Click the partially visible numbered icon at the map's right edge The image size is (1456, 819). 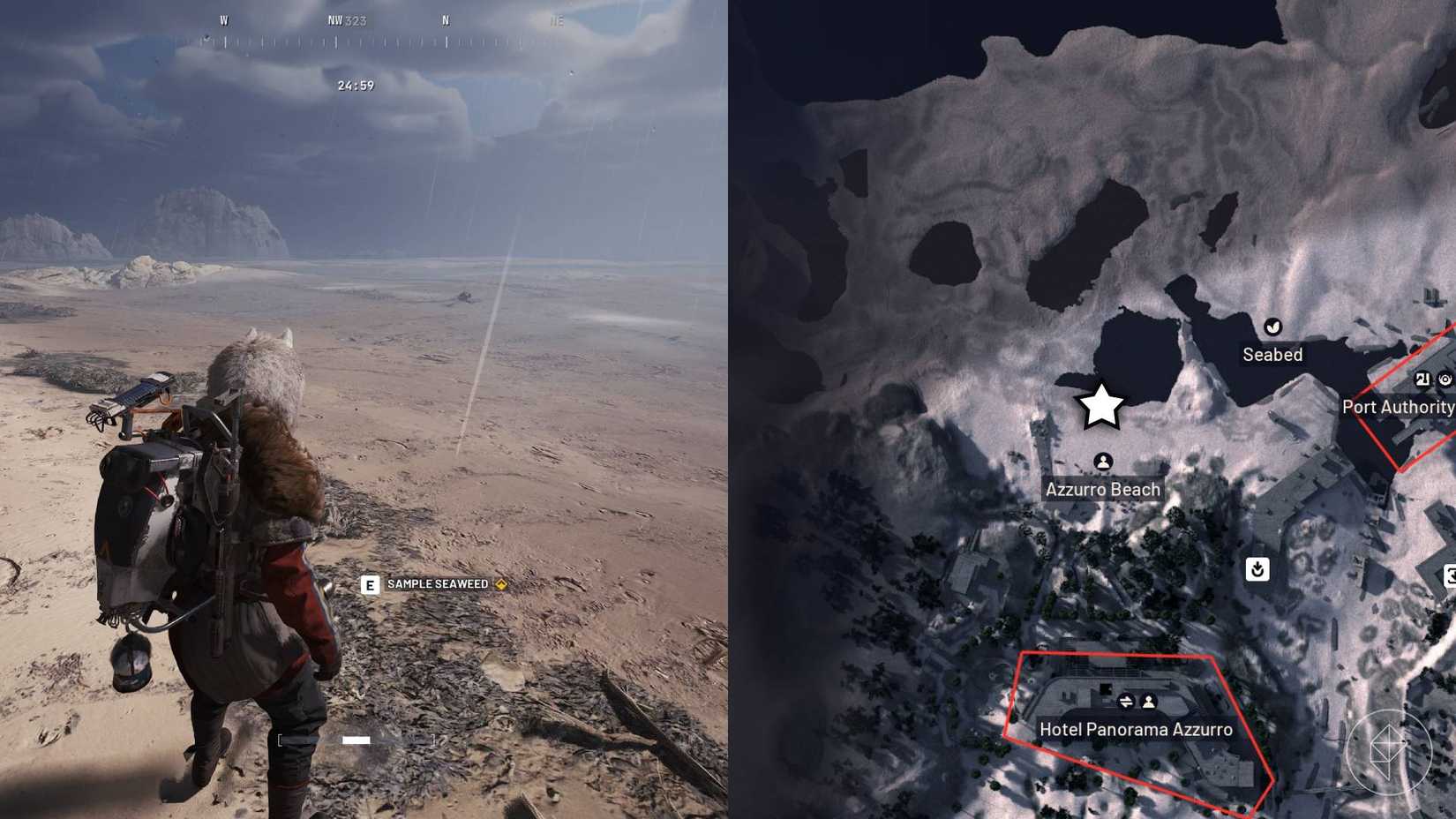pos(1452,576)
